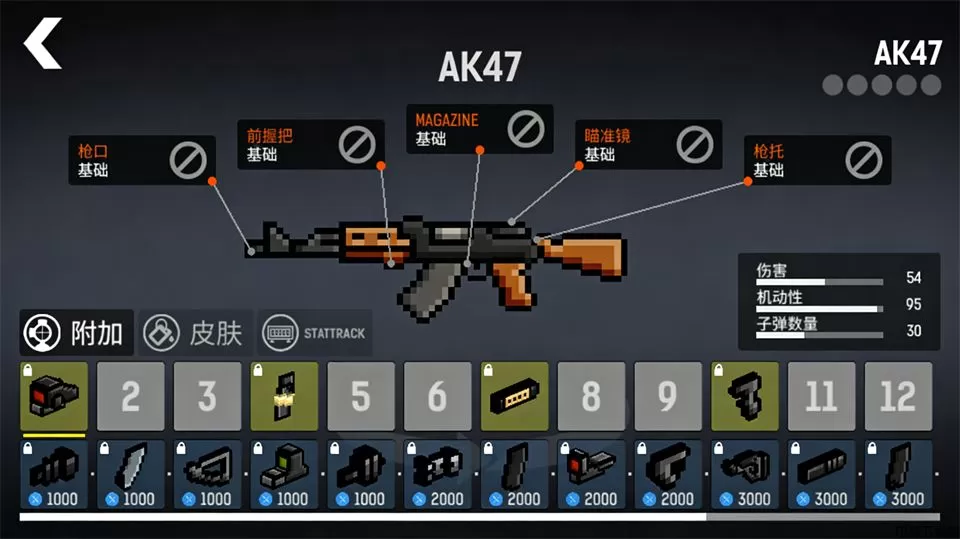Click the numbered tile 8
This screenshot has height=539, width=960.
point(591,396)
